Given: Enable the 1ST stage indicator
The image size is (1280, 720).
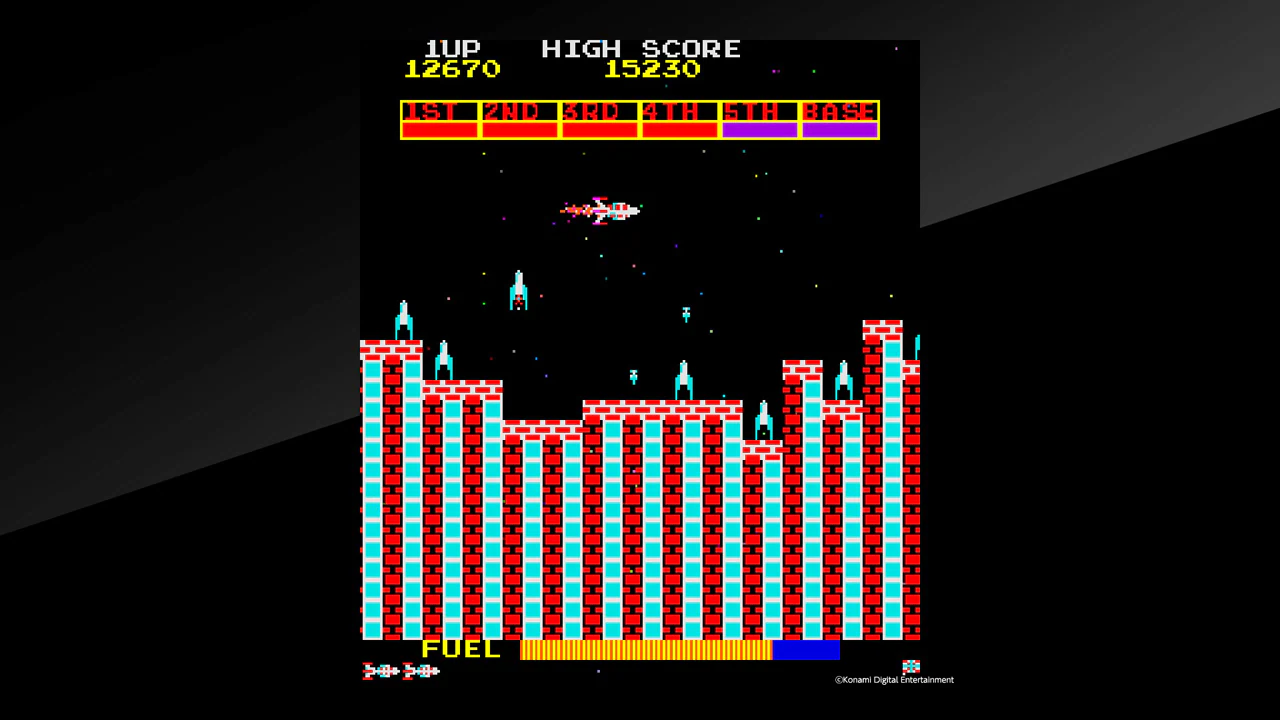Looking at the screenshot, I should tap(438, 112).
